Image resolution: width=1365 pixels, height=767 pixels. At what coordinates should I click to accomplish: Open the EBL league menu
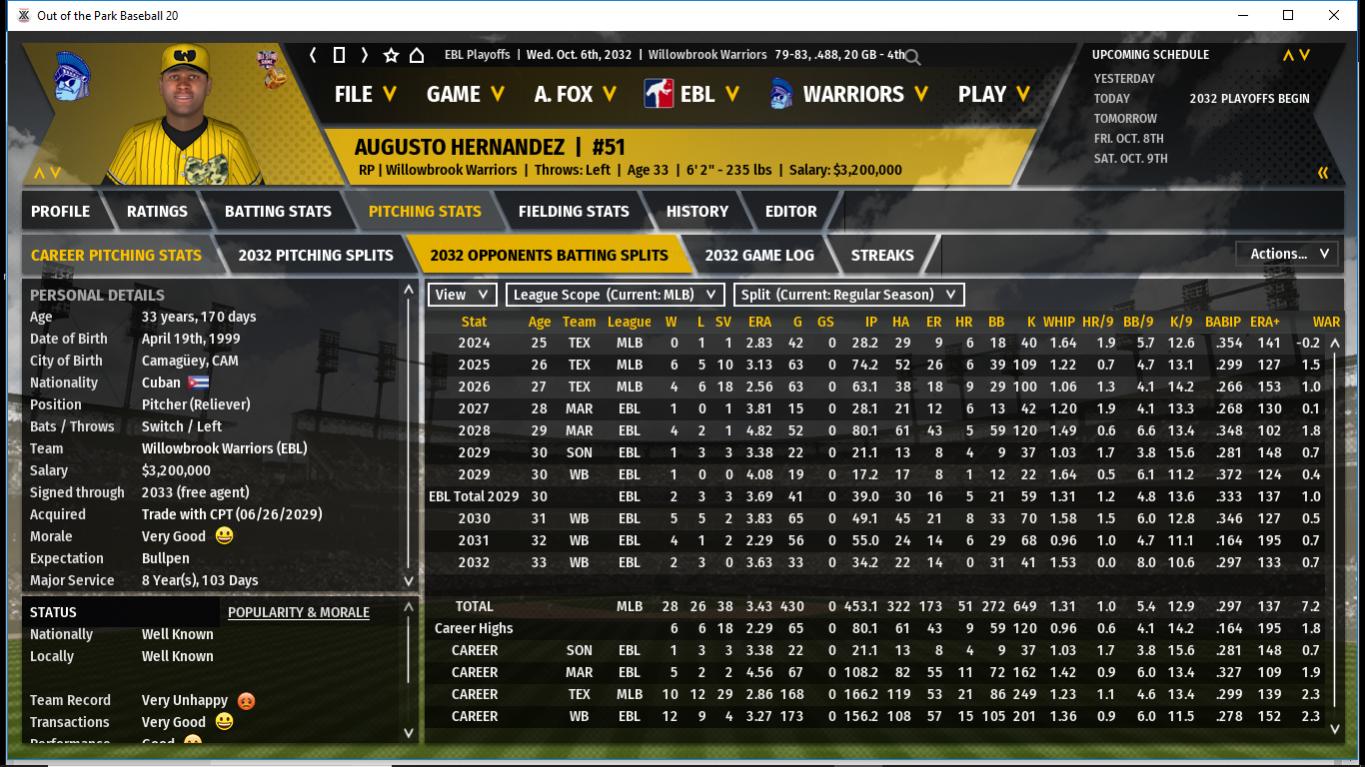point(692,94)
